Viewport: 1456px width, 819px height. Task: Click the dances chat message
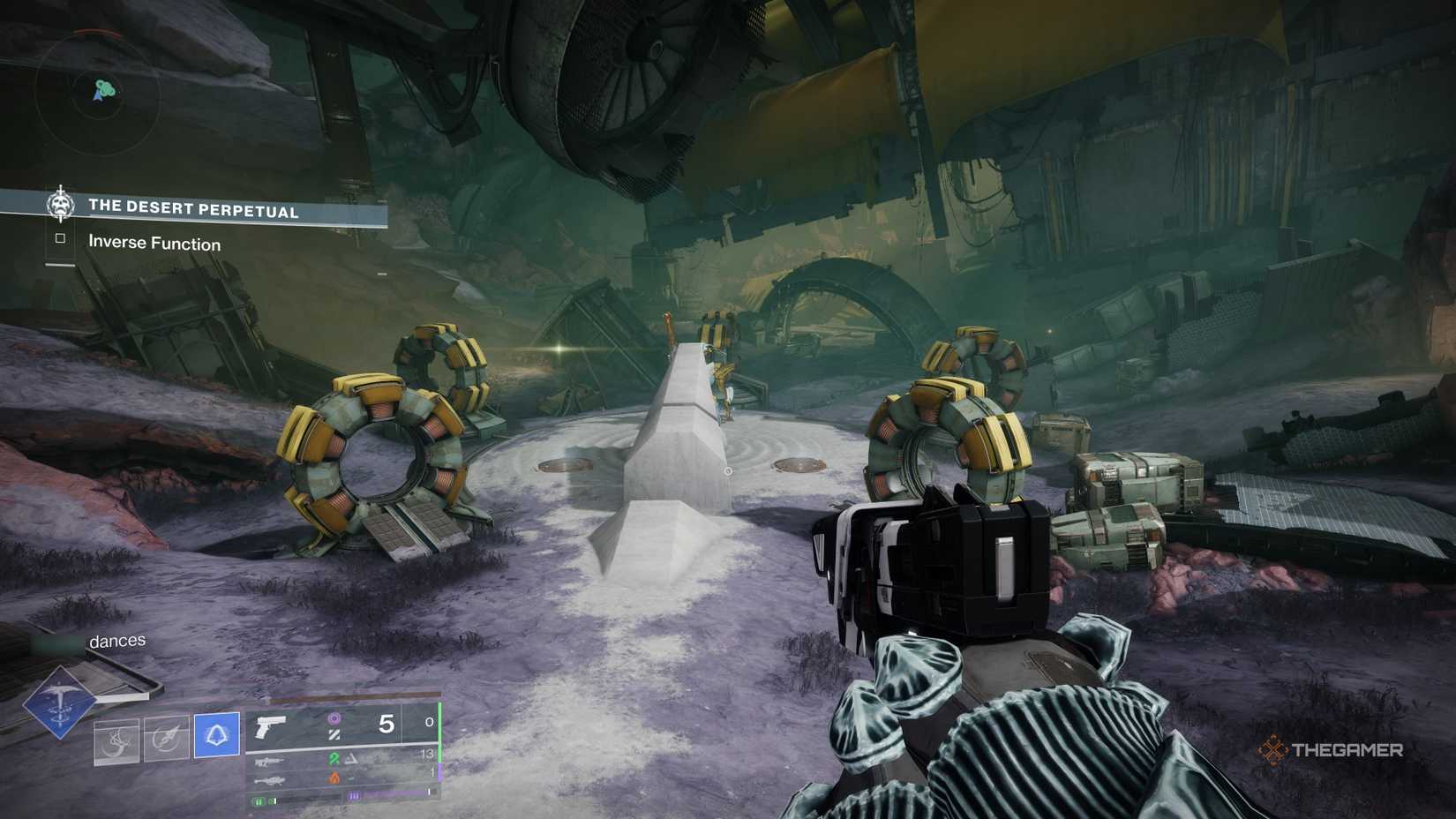coord(116,641)
